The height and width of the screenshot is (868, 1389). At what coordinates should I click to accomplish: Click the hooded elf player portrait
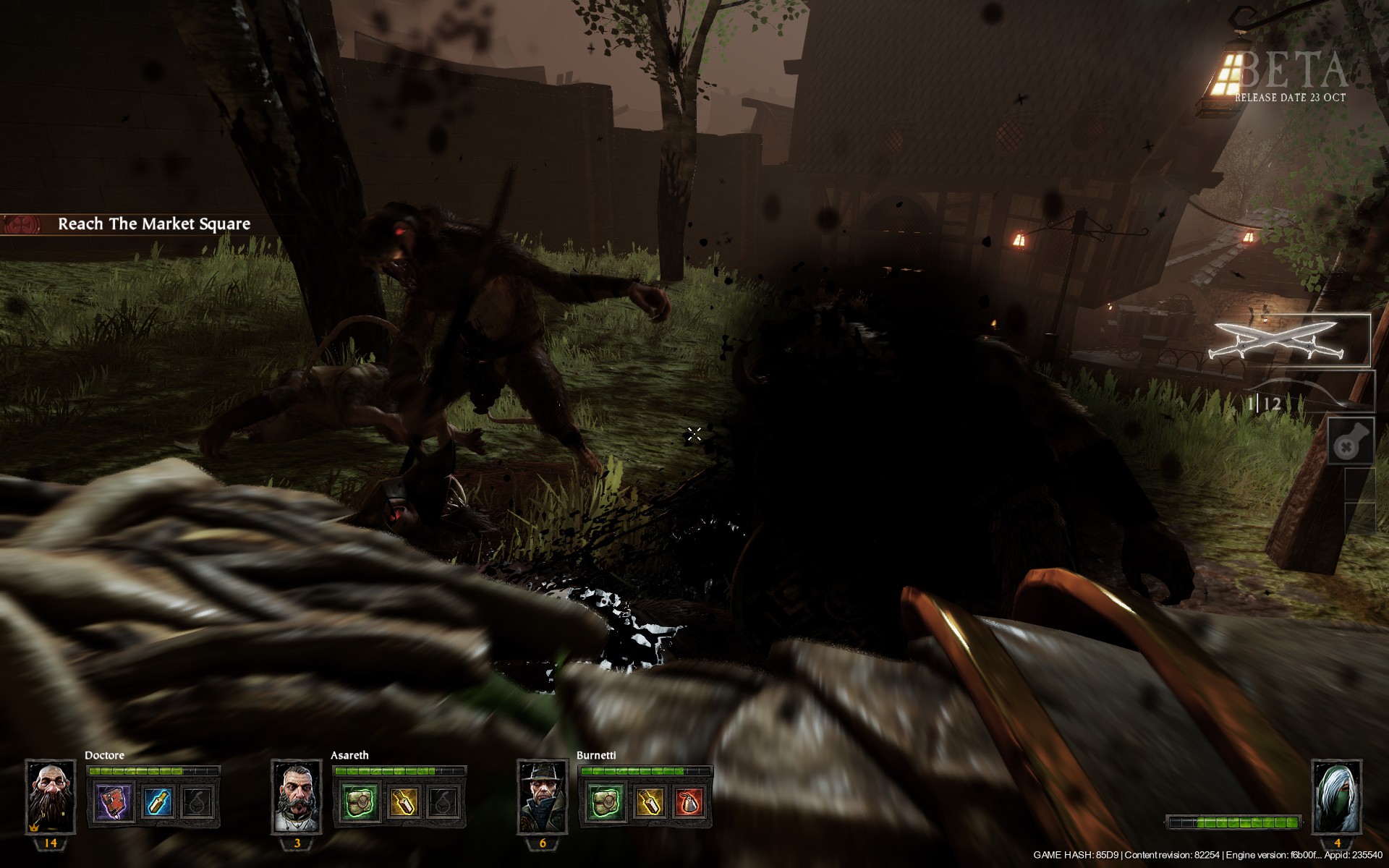coord(1337,796)
